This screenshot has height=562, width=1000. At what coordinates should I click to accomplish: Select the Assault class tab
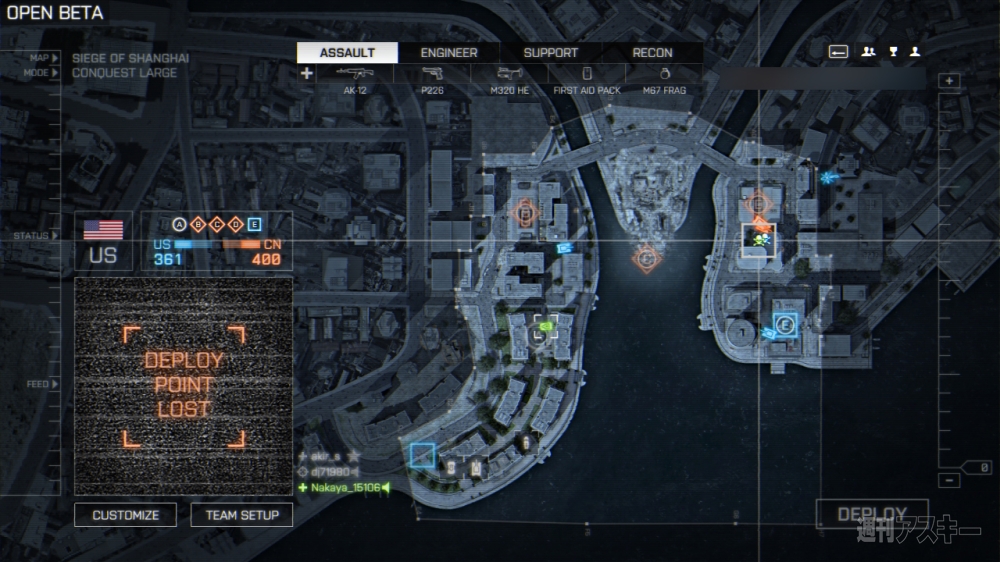tap(347, 53)
